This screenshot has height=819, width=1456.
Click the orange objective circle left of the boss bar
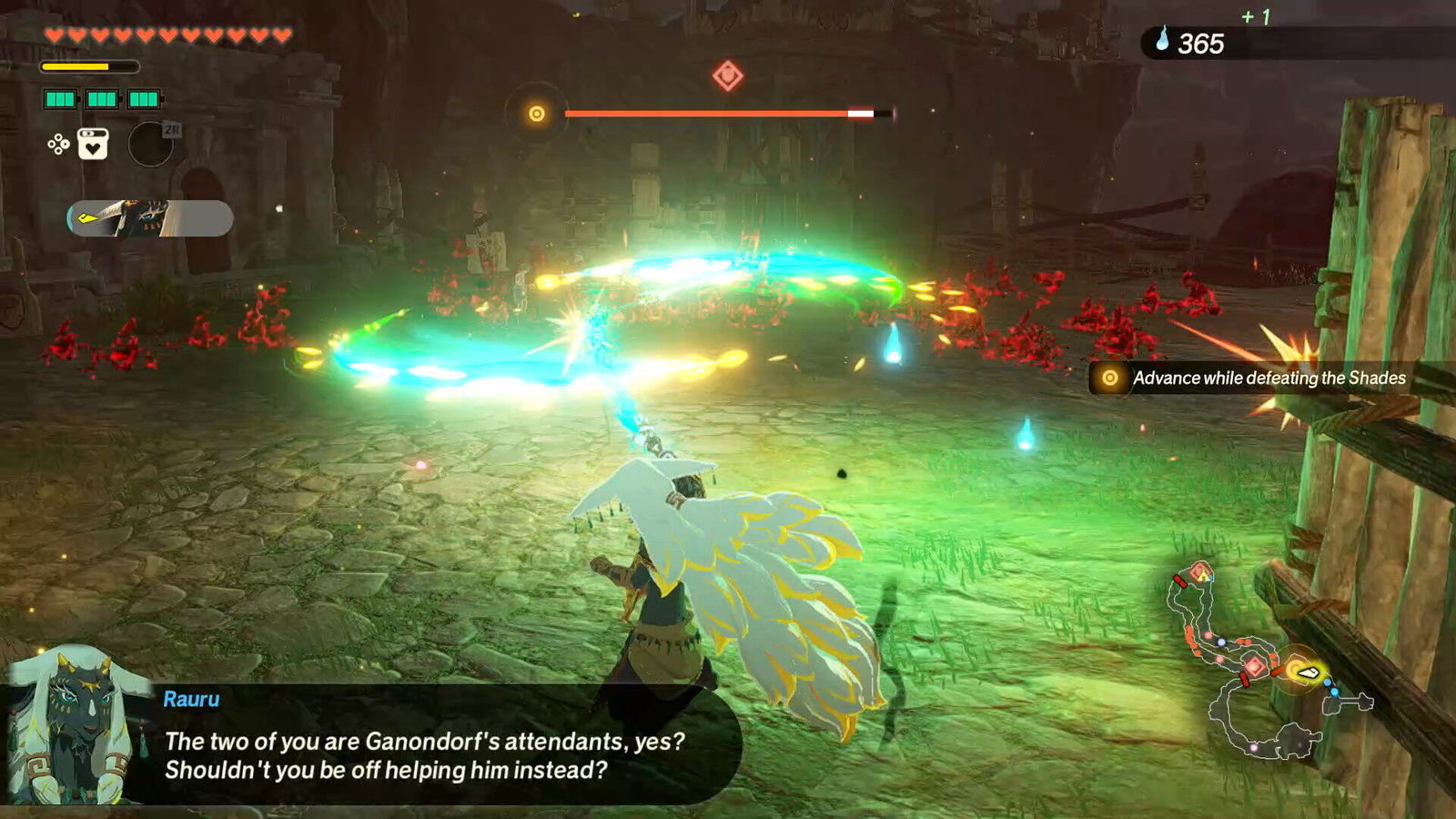[x=535, y=113]
